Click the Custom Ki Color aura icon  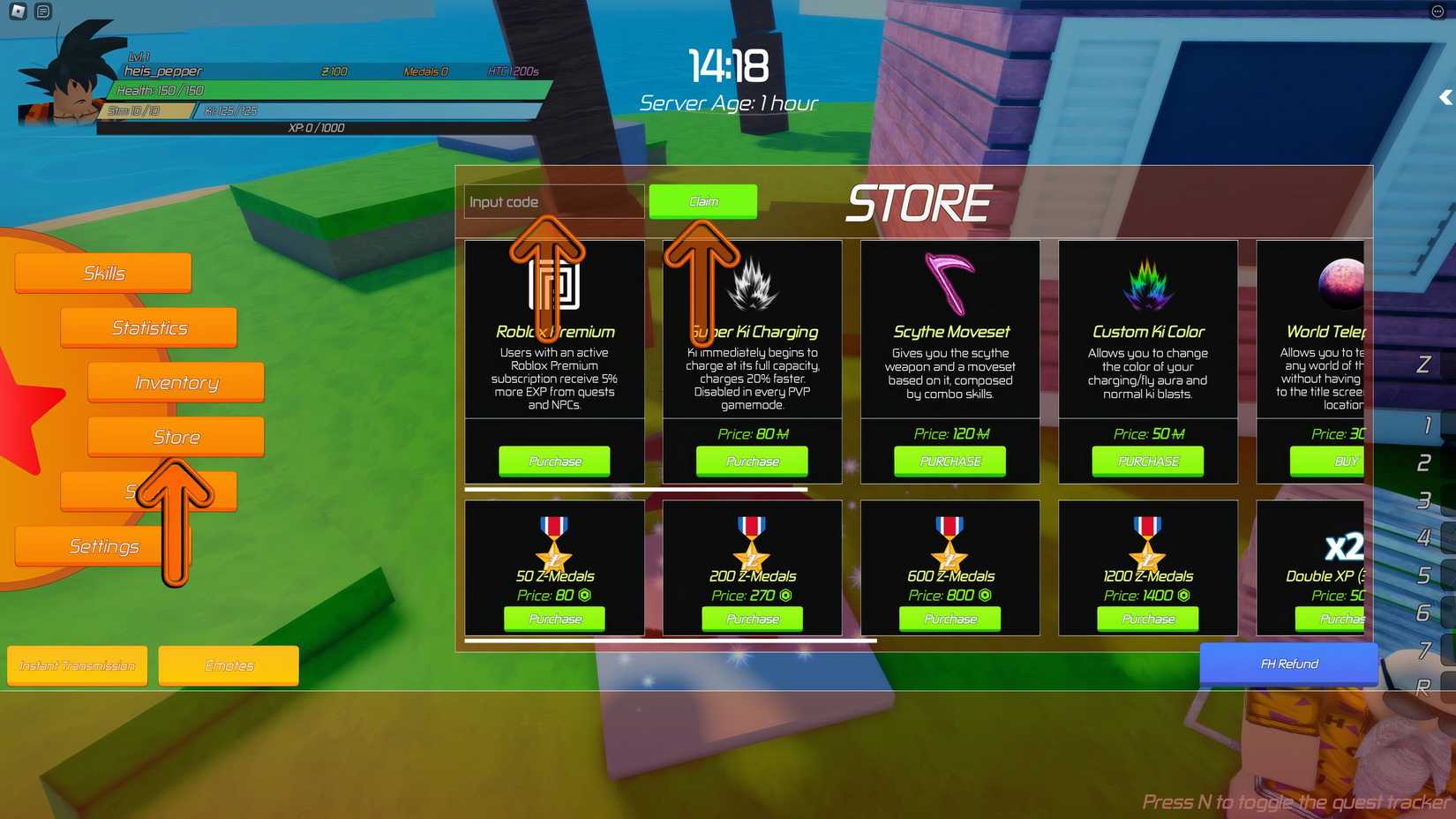click(1146, 281)
